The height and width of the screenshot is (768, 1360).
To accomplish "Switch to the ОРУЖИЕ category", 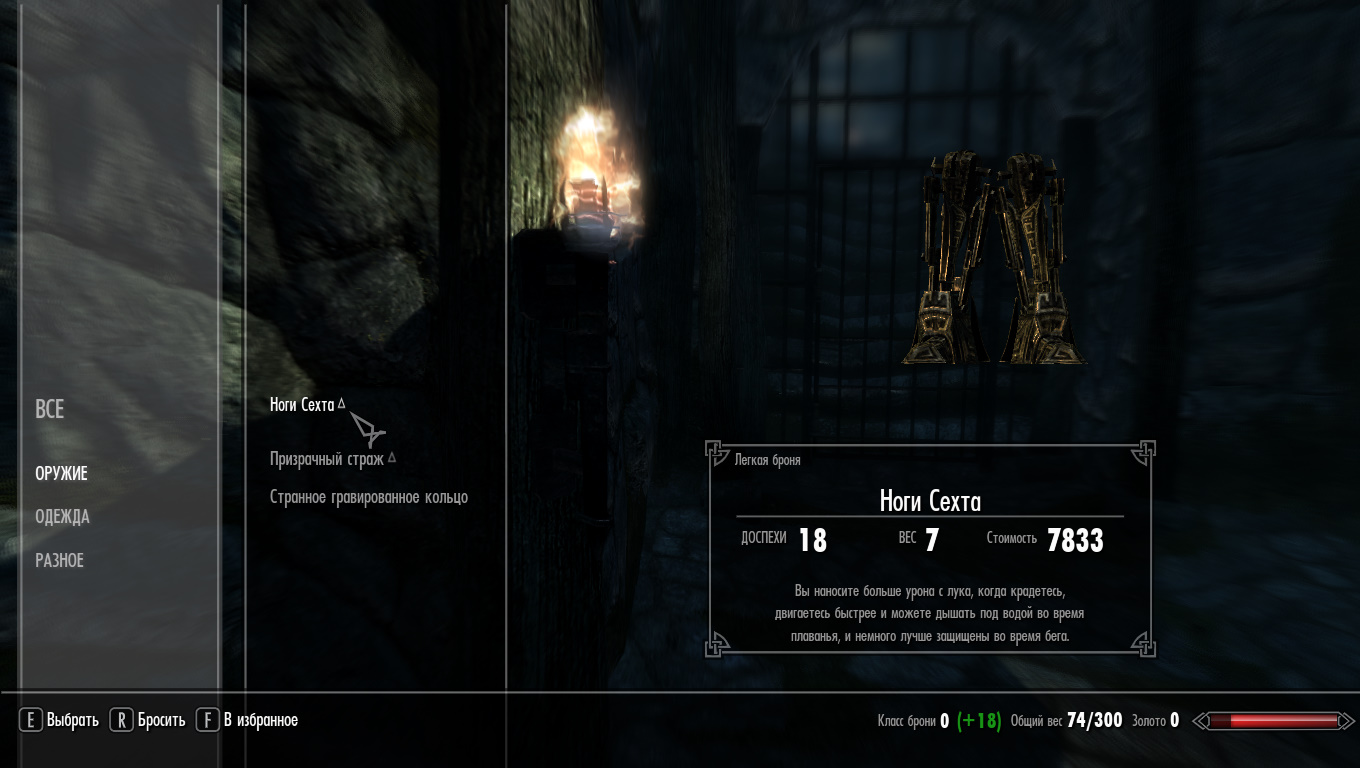I will click(61, 473).
